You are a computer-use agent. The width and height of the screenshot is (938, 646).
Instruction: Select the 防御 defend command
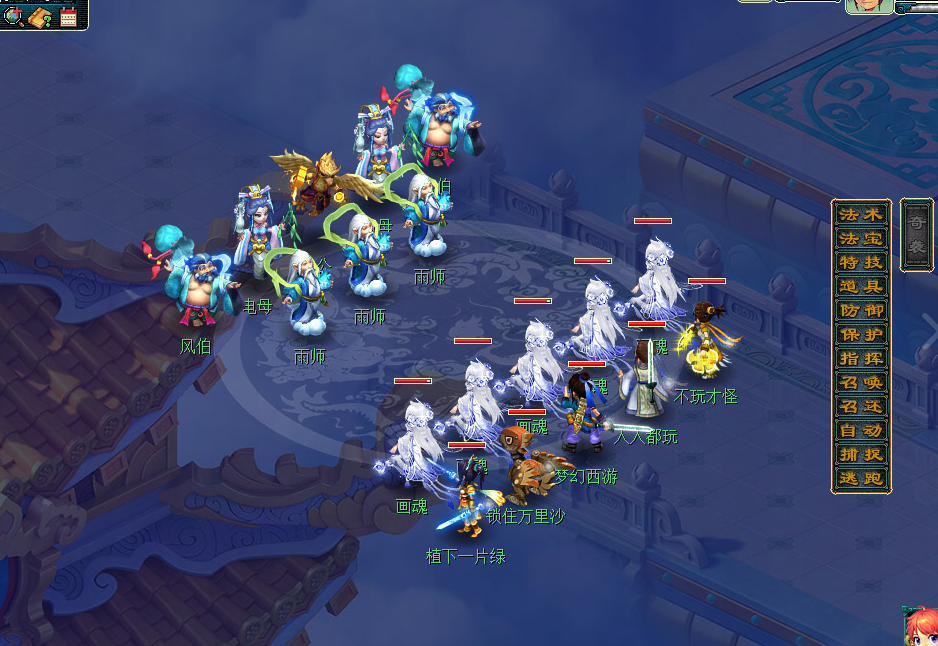pyautogui.click(x=861, y=311)
